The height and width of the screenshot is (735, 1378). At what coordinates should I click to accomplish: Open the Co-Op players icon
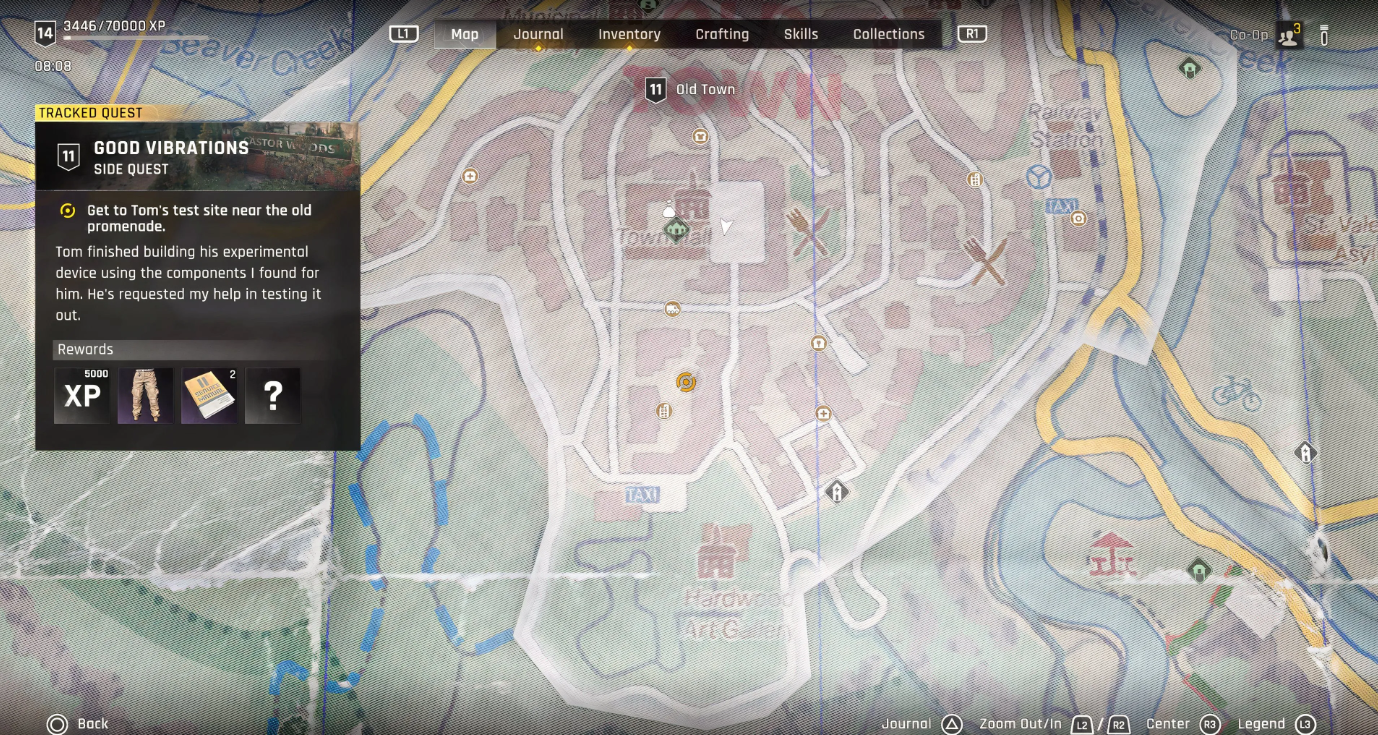pyautogui.click(x=1288, y=36)
